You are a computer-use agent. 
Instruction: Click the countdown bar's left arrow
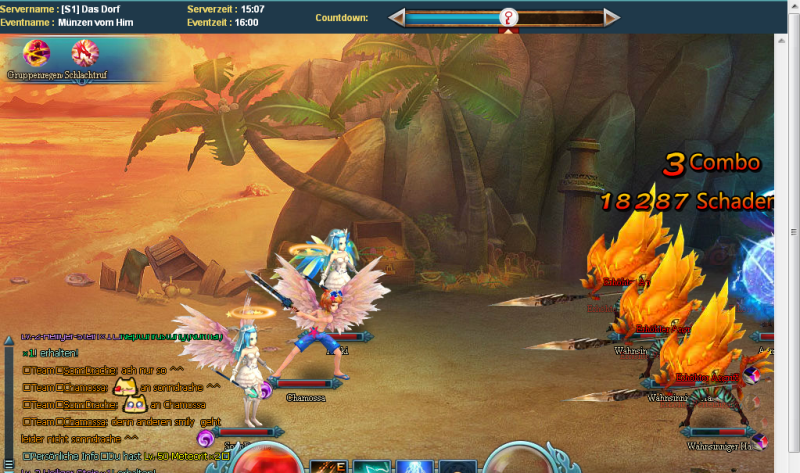tap(397, 17)
